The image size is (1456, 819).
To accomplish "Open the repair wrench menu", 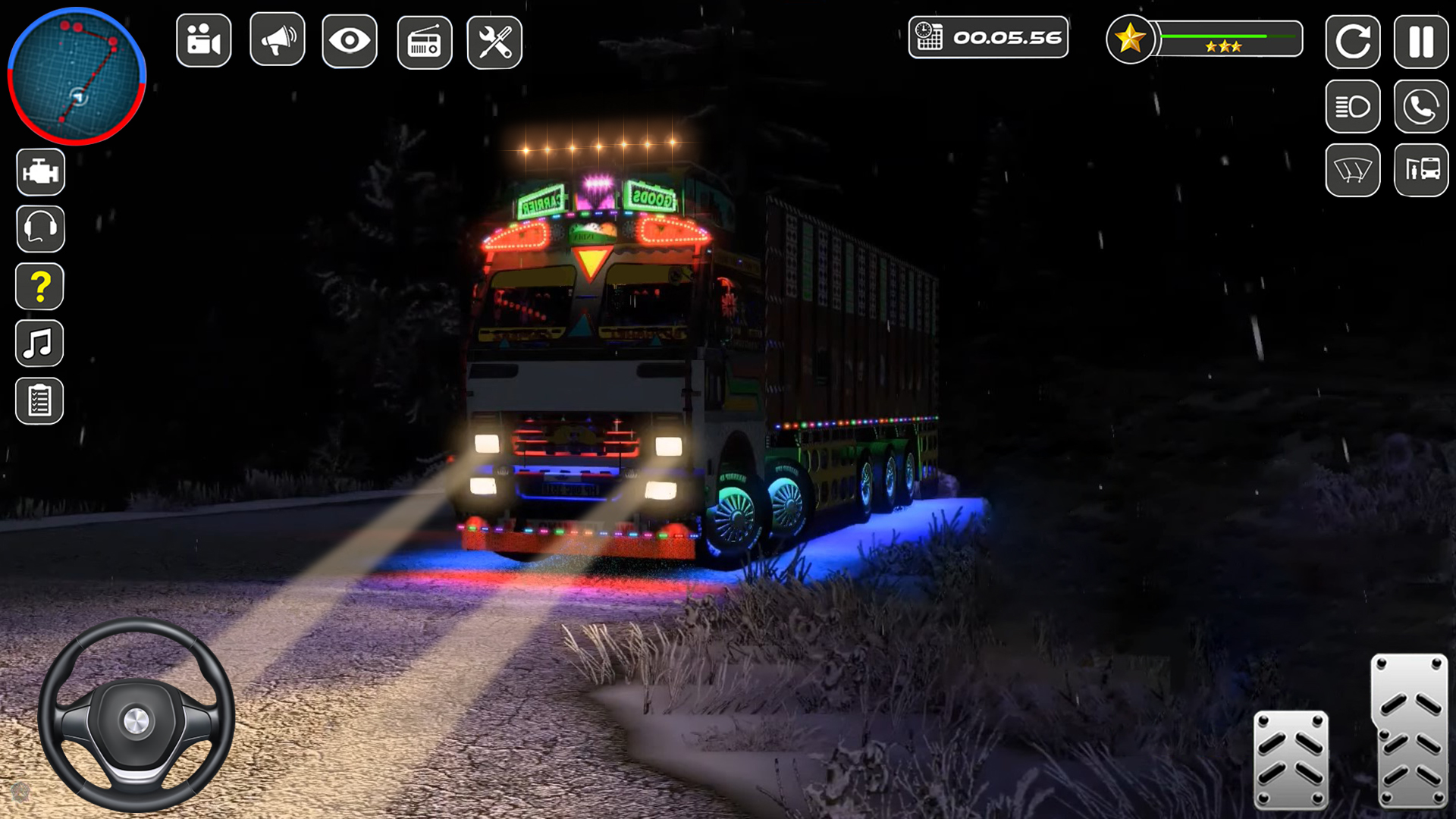I will coord(494,42).
